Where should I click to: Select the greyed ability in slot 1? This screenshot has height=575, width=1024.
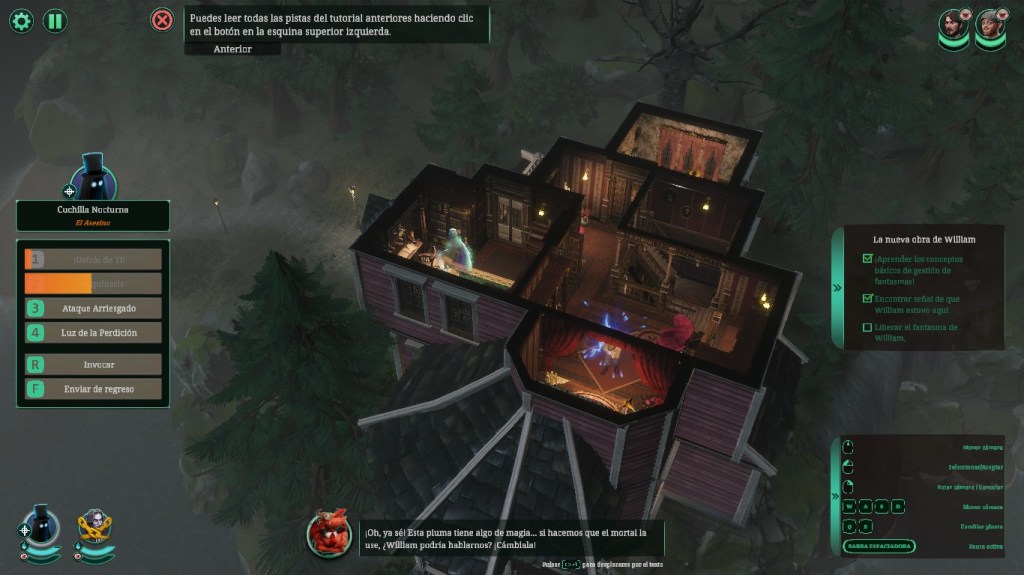coord(93,259)
